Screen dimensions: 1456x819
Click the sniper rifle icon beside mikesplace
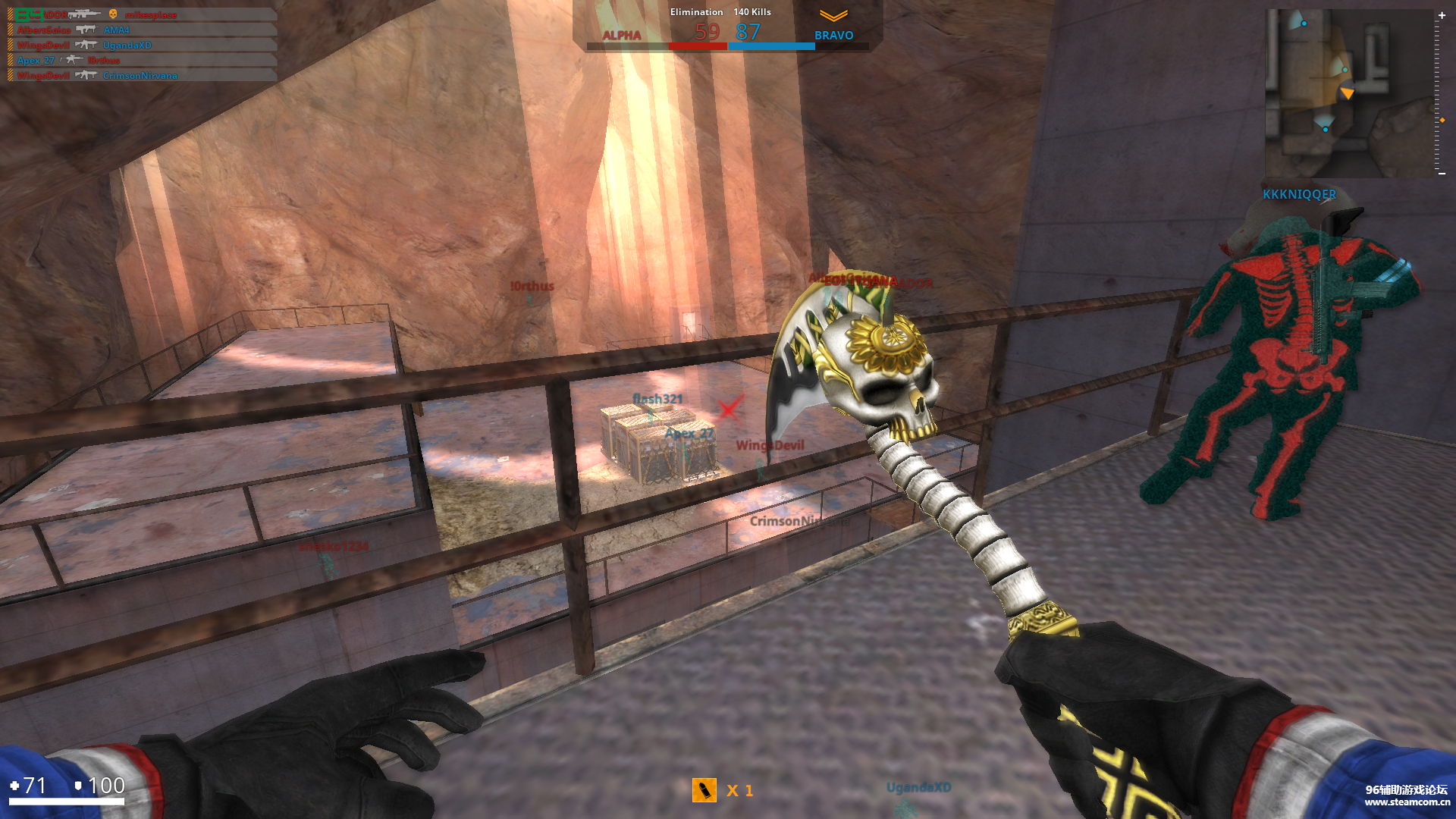(85, 14)
